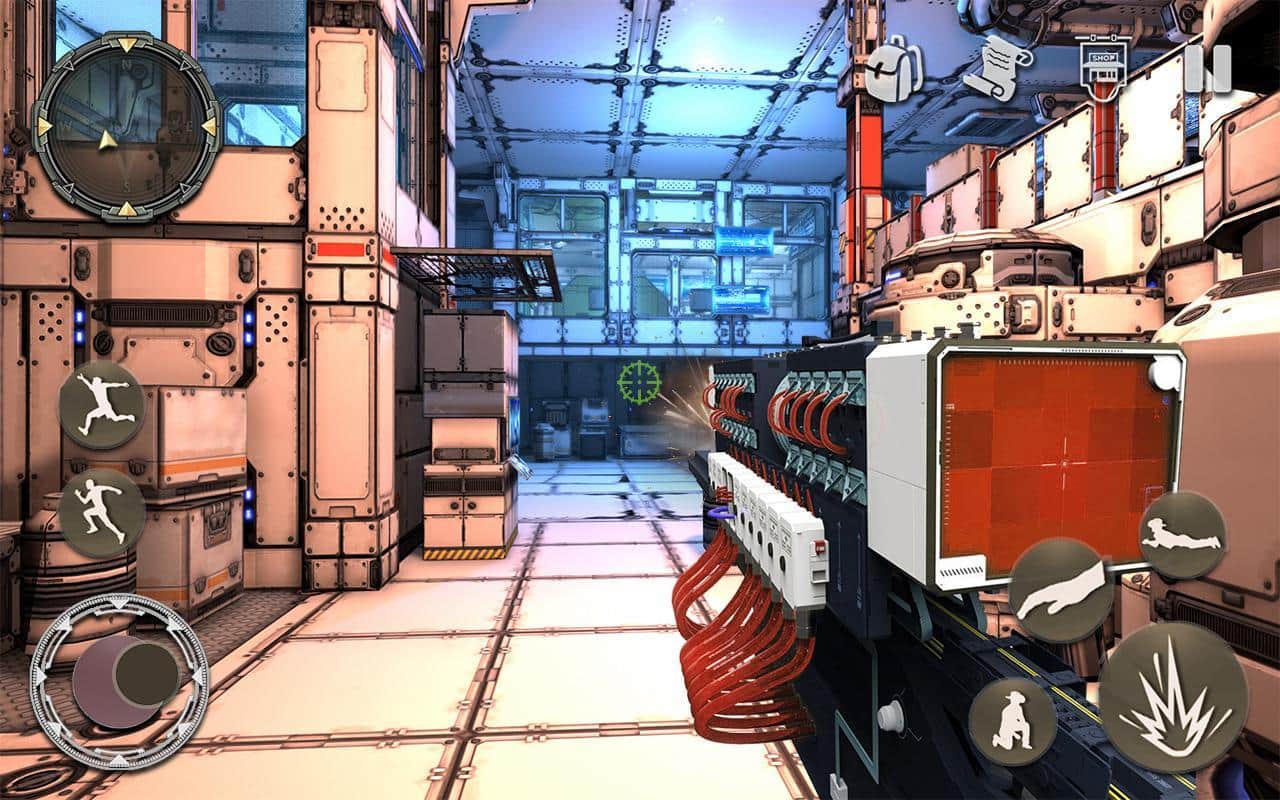Image resolution: width=1280 pixels, height=800 pixels.
Task: Fire the weapon with the blast button
Action: (1174, 697)
